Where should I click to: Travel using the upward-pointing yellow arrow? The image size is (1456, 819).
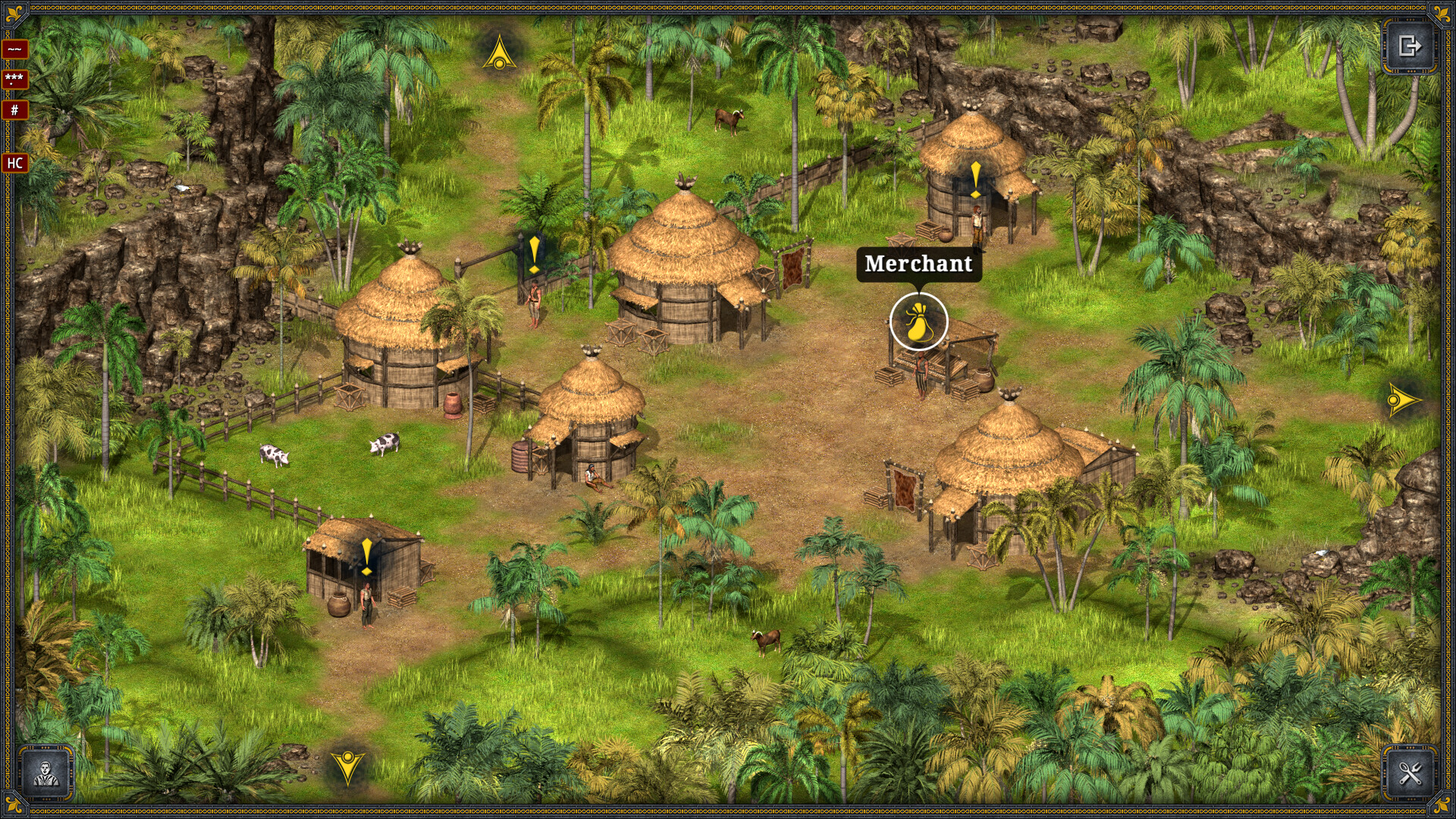499,52
